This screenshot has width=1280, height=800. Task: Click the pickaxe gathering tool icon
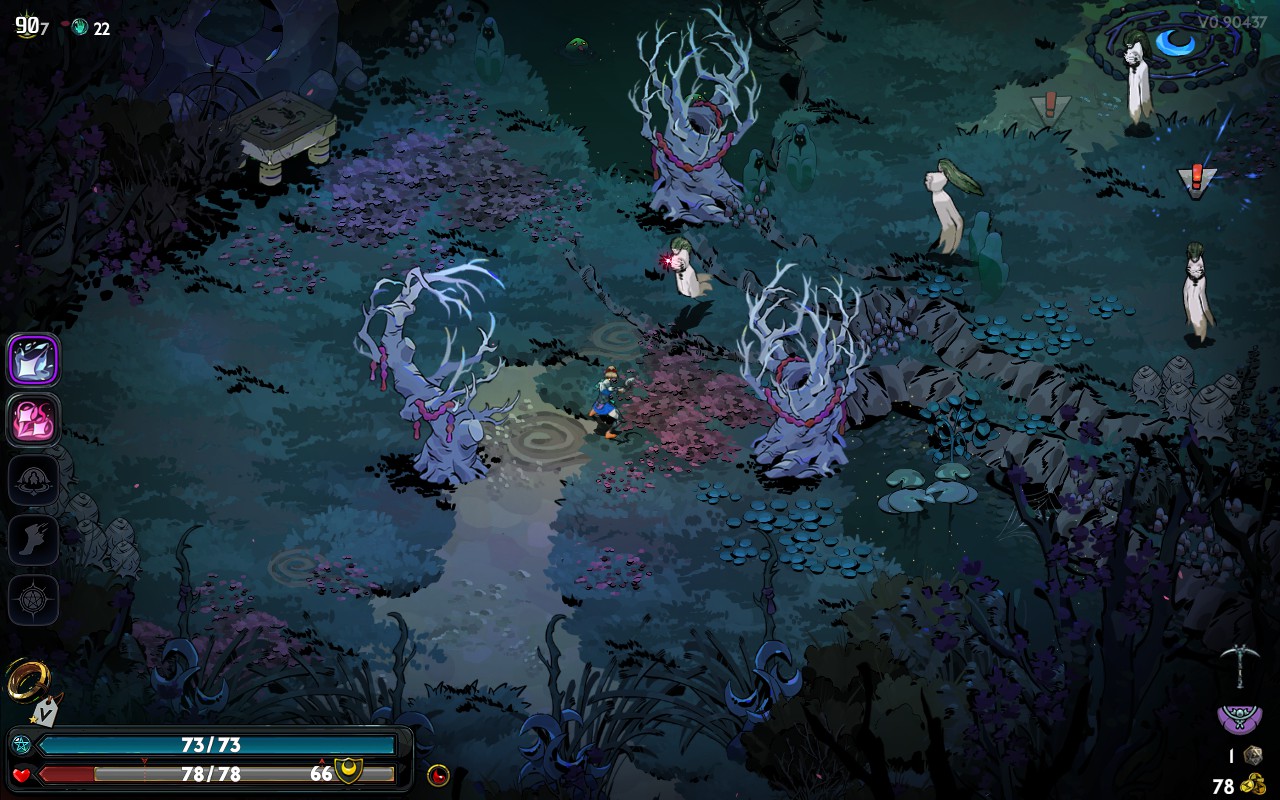click(1238, 665)
